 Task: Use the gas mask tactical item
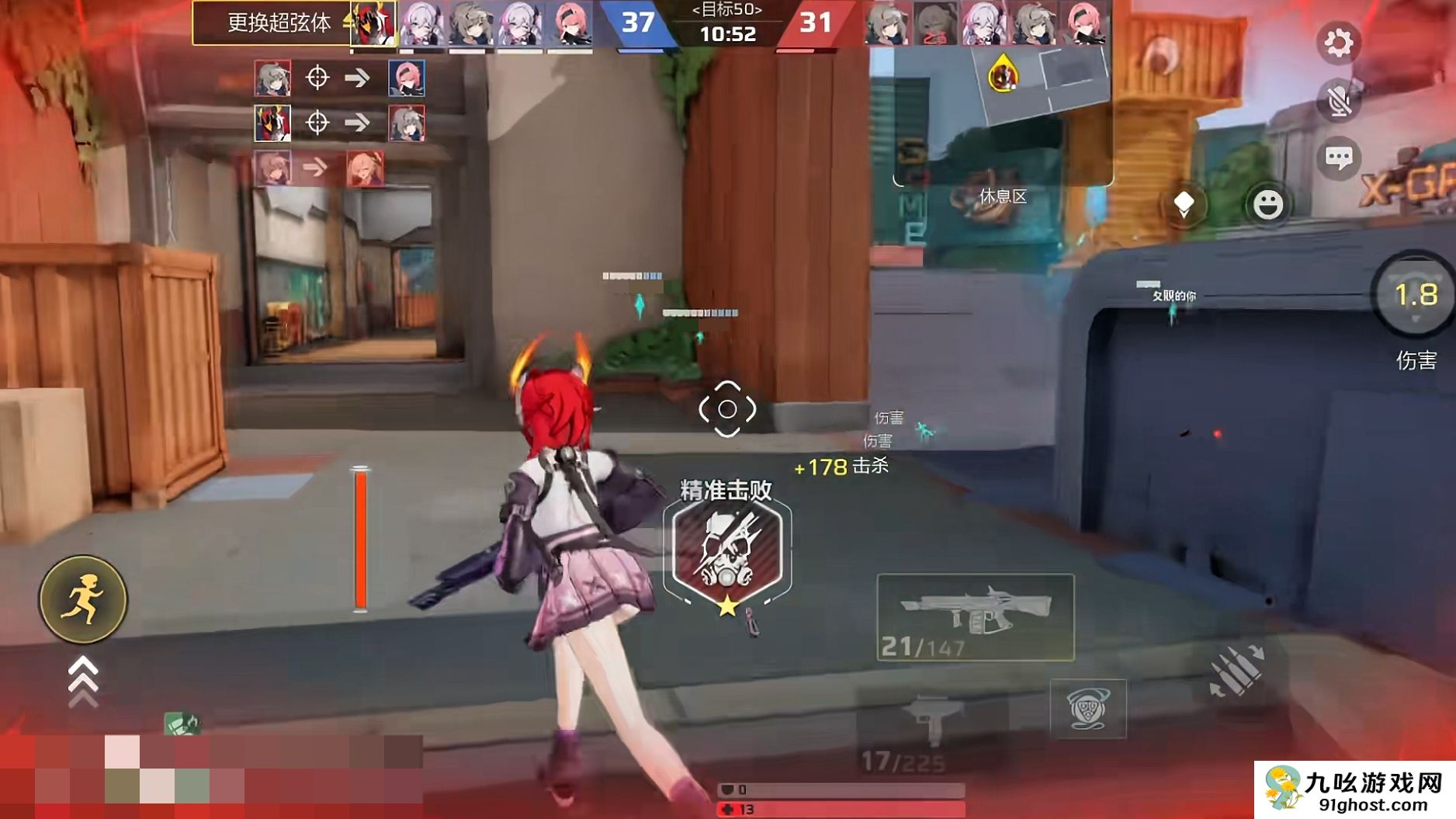(1087, 708)
